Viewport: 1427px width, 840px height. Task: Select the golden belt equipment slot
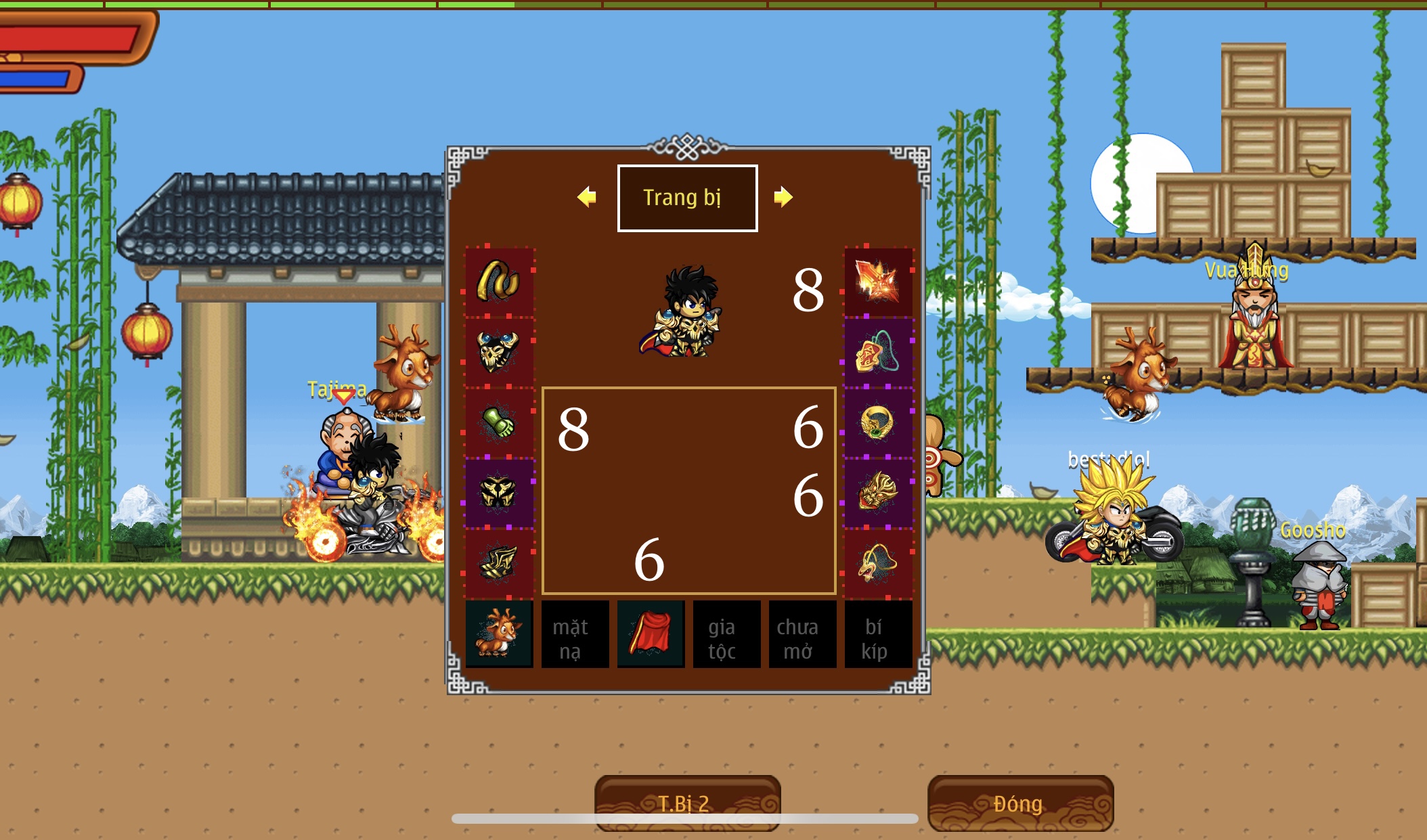[499, 282]
